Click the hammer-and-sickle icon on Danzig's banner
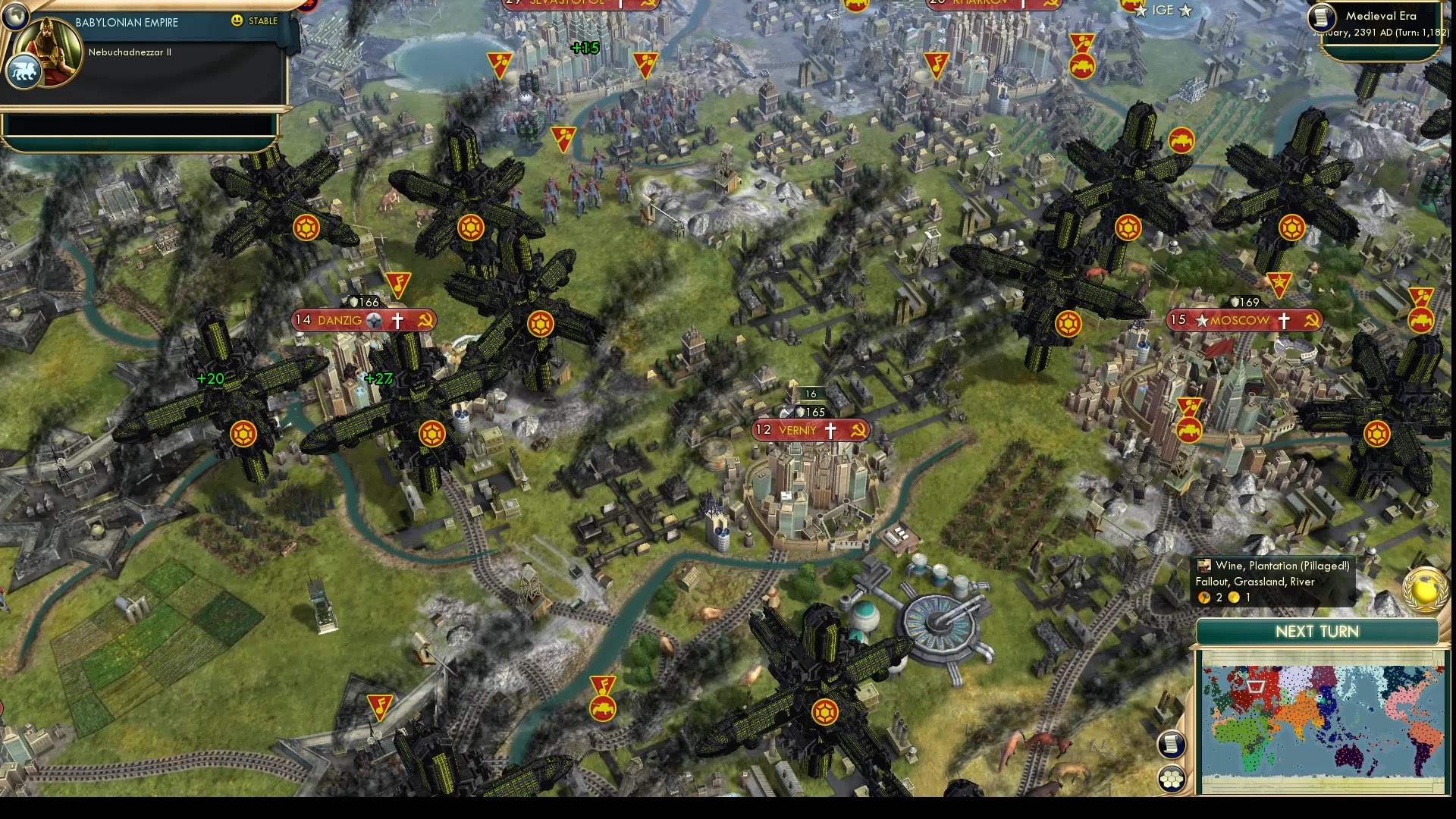 425,319
